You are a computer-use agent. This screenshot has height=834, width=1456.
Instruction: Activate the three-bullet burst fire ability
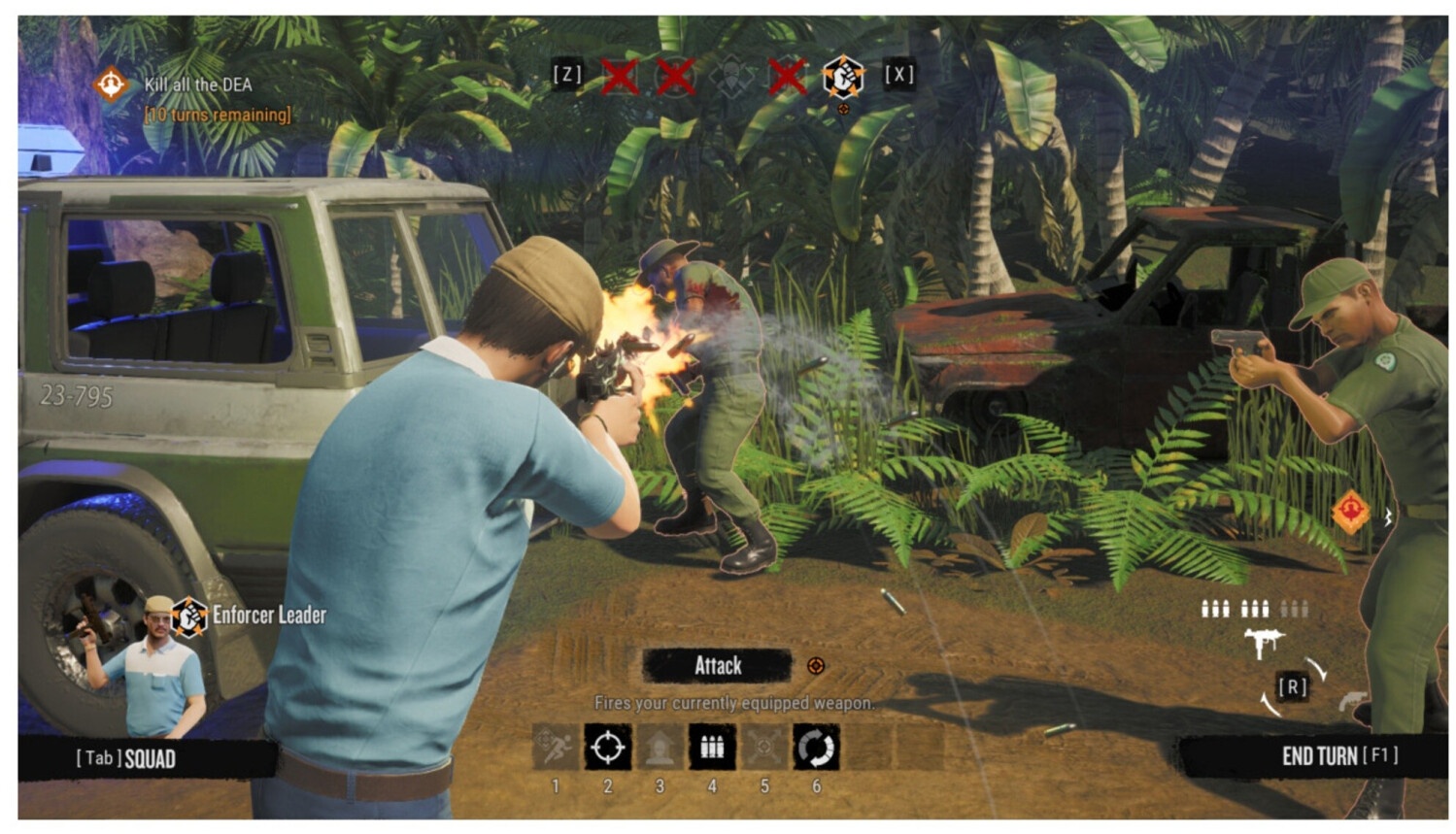(712, 747)
